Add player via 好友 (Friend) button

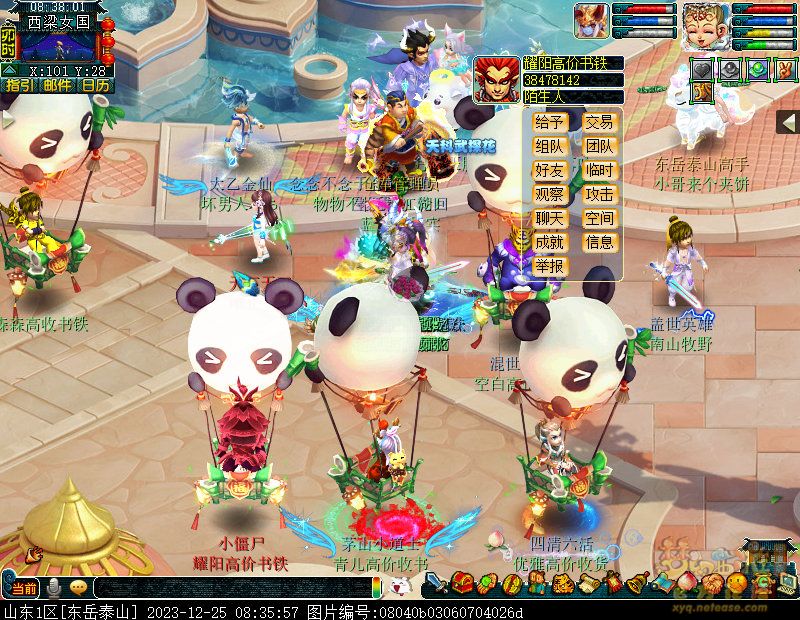pos(550,170)
